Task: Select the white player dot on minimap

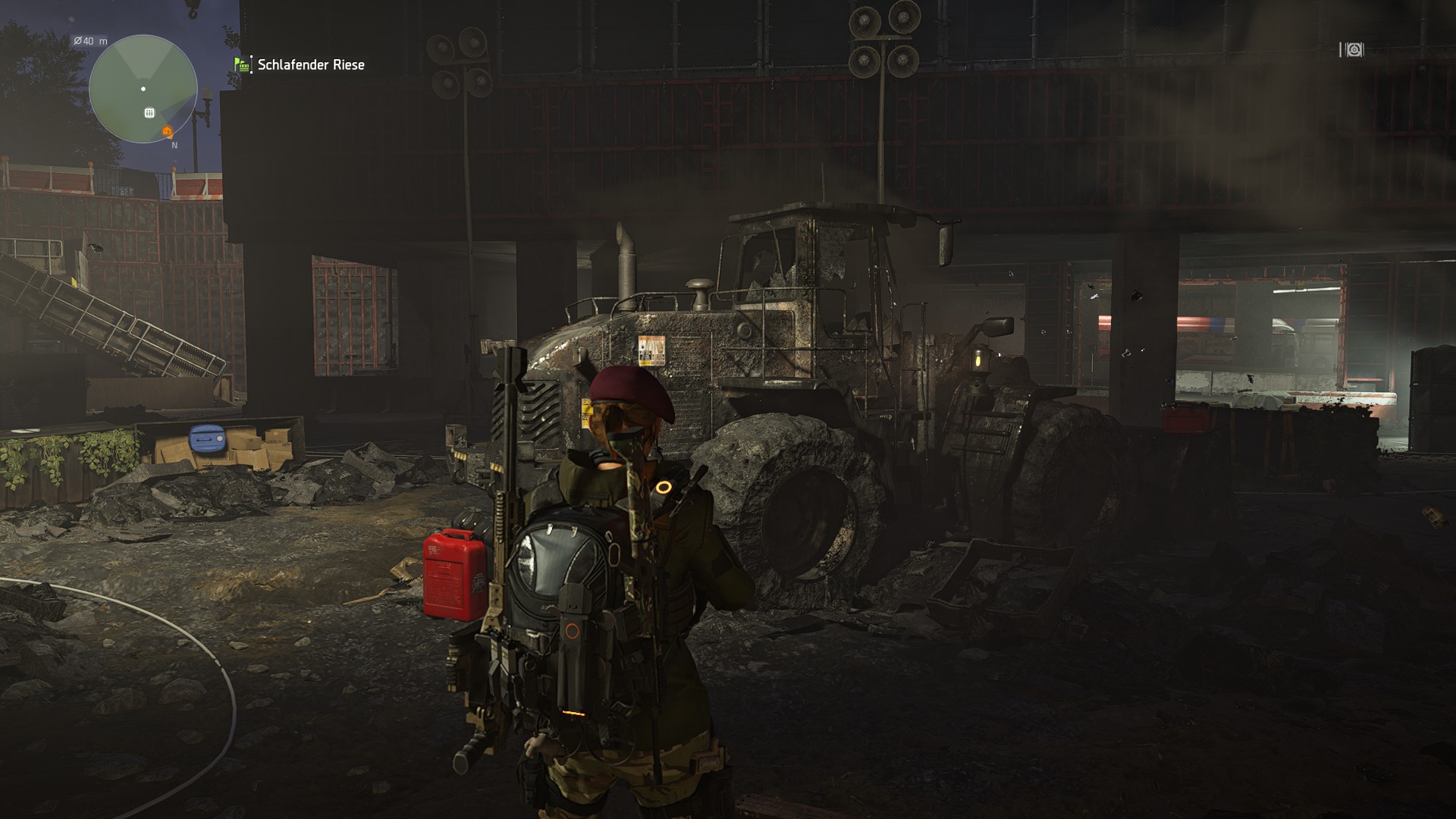Action: [143, 89]
